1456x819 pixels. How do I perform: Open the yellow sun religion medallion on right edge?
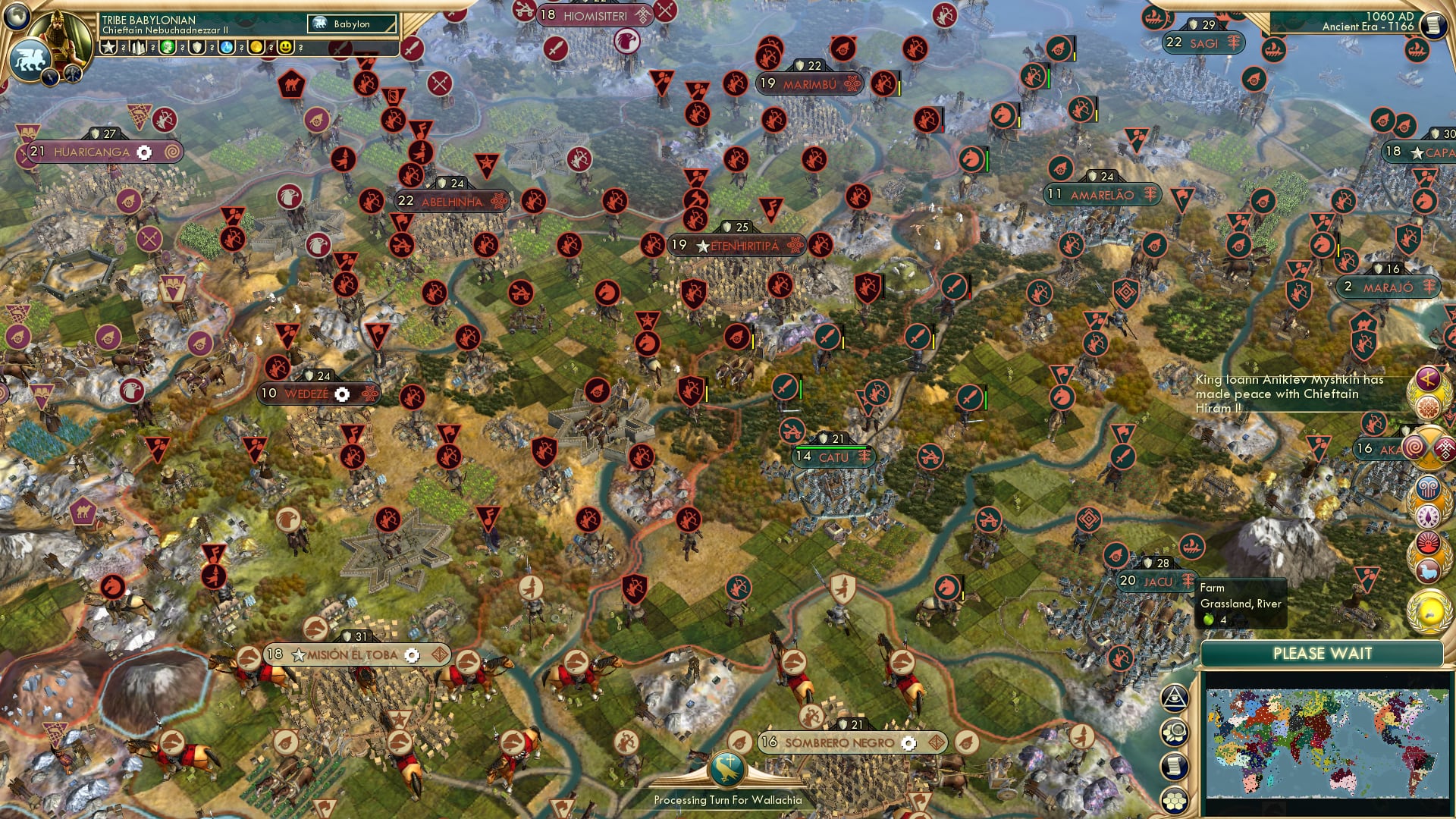(x=1428, y=611)
